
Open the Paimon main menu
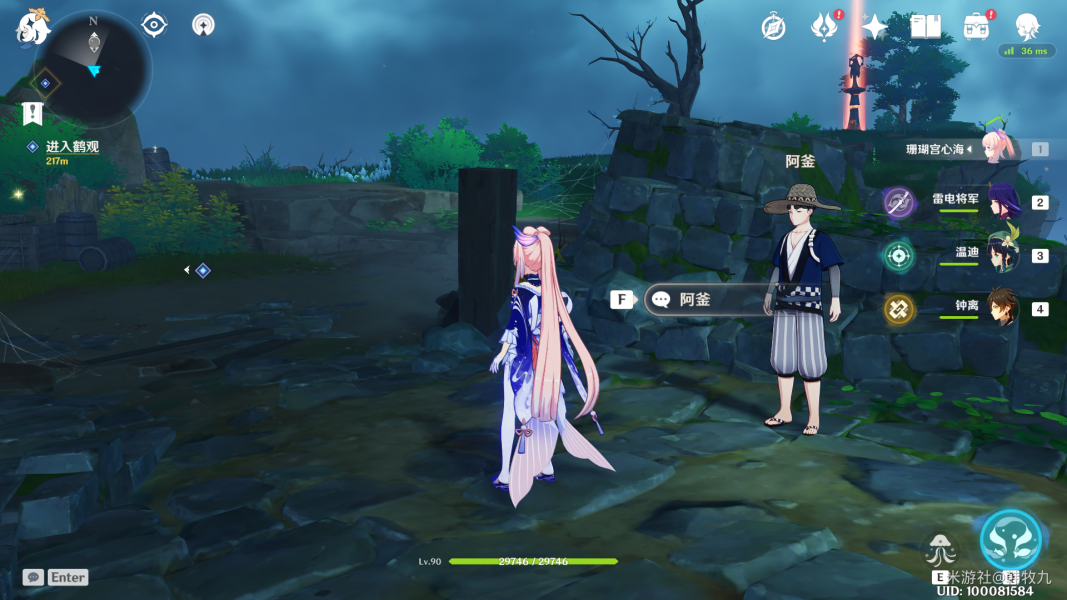click(32, 27)
